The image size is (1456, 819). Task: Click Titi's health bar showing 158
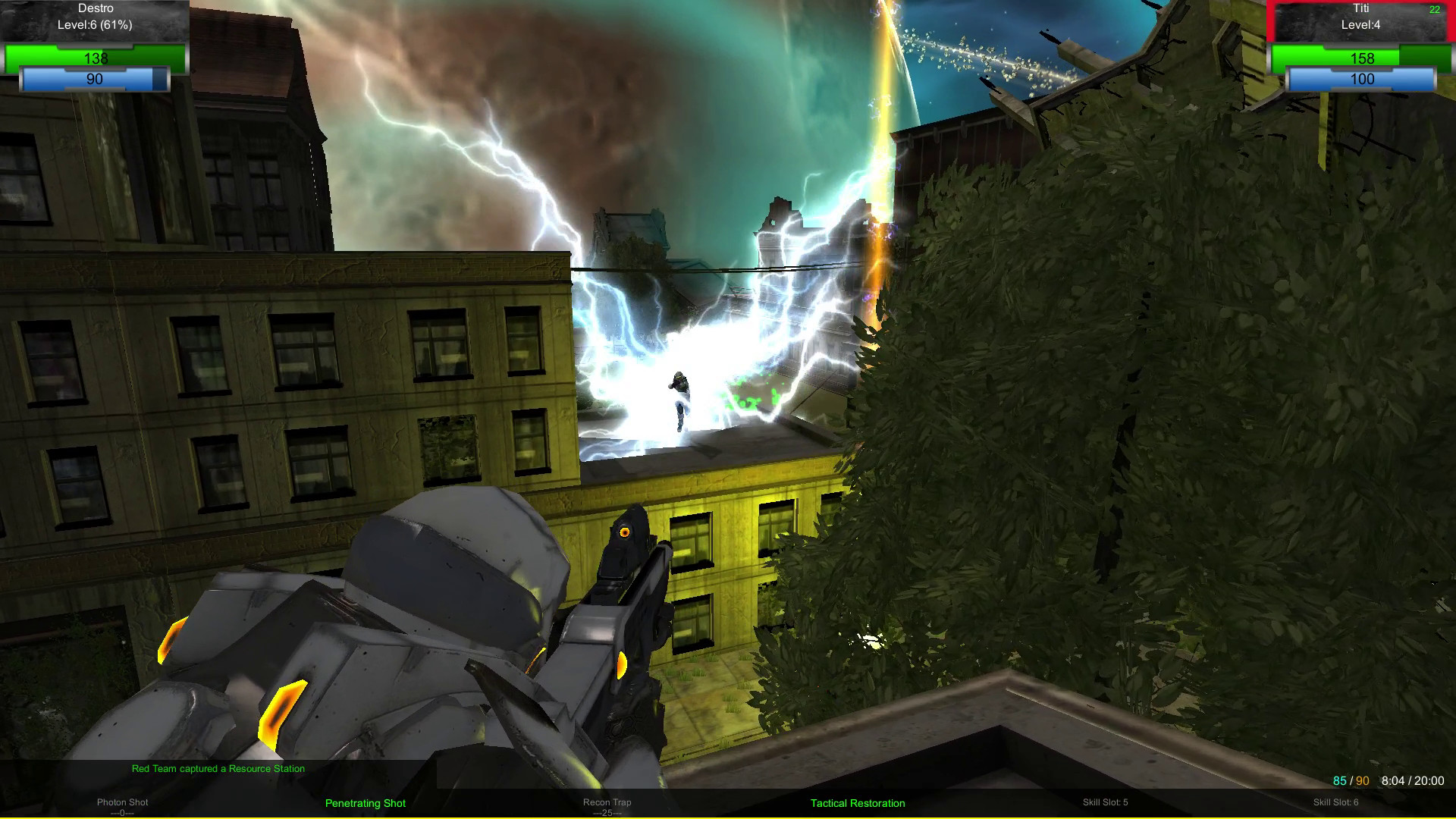click(x=1363, y=58)
